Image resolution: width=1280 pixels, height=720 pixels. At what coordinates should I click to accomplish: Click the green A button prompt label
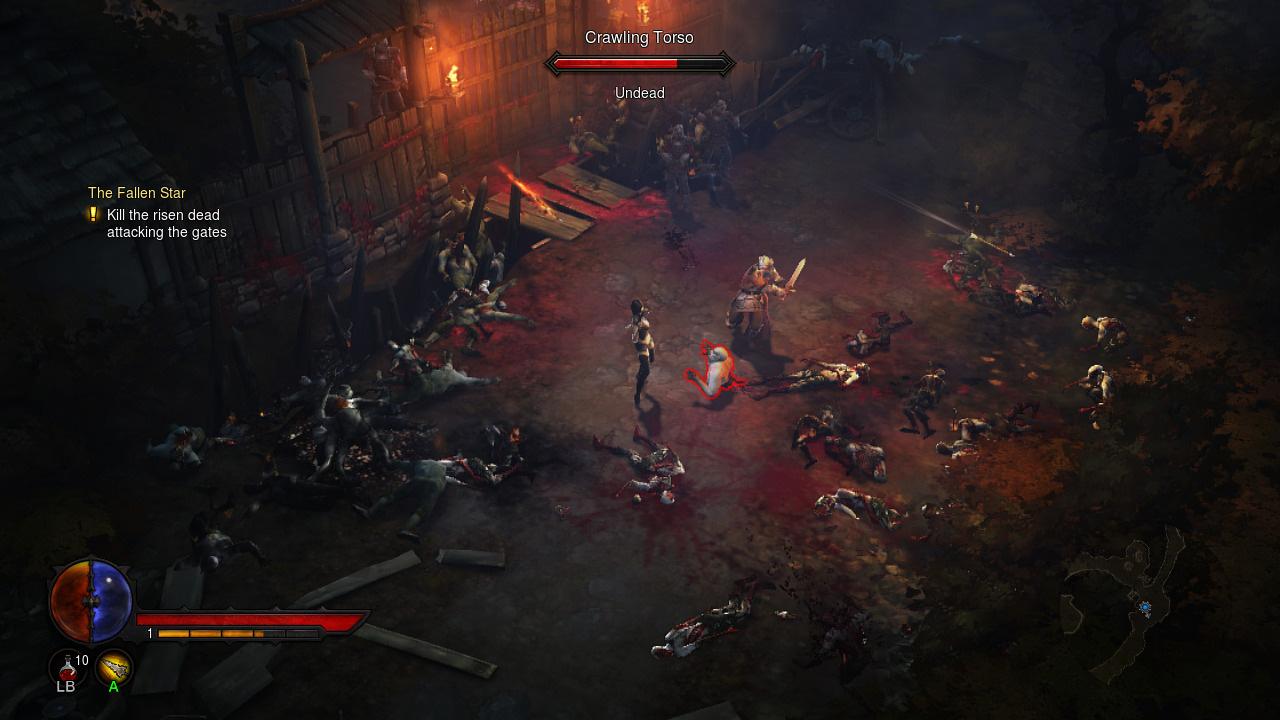click(x=113, y=687)
